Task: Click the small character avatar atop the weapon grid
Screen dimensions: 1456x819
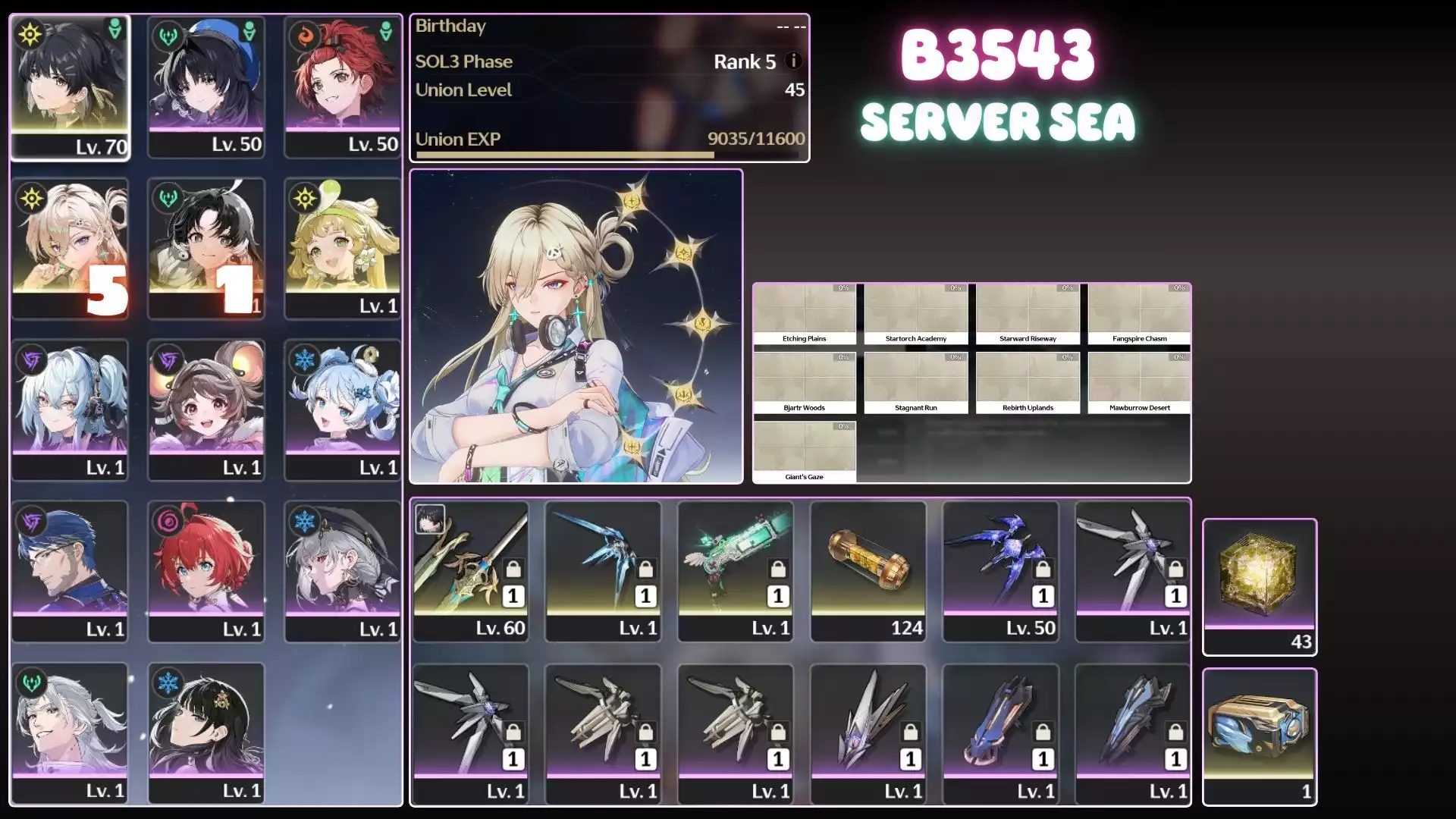Action: (429, 519)
